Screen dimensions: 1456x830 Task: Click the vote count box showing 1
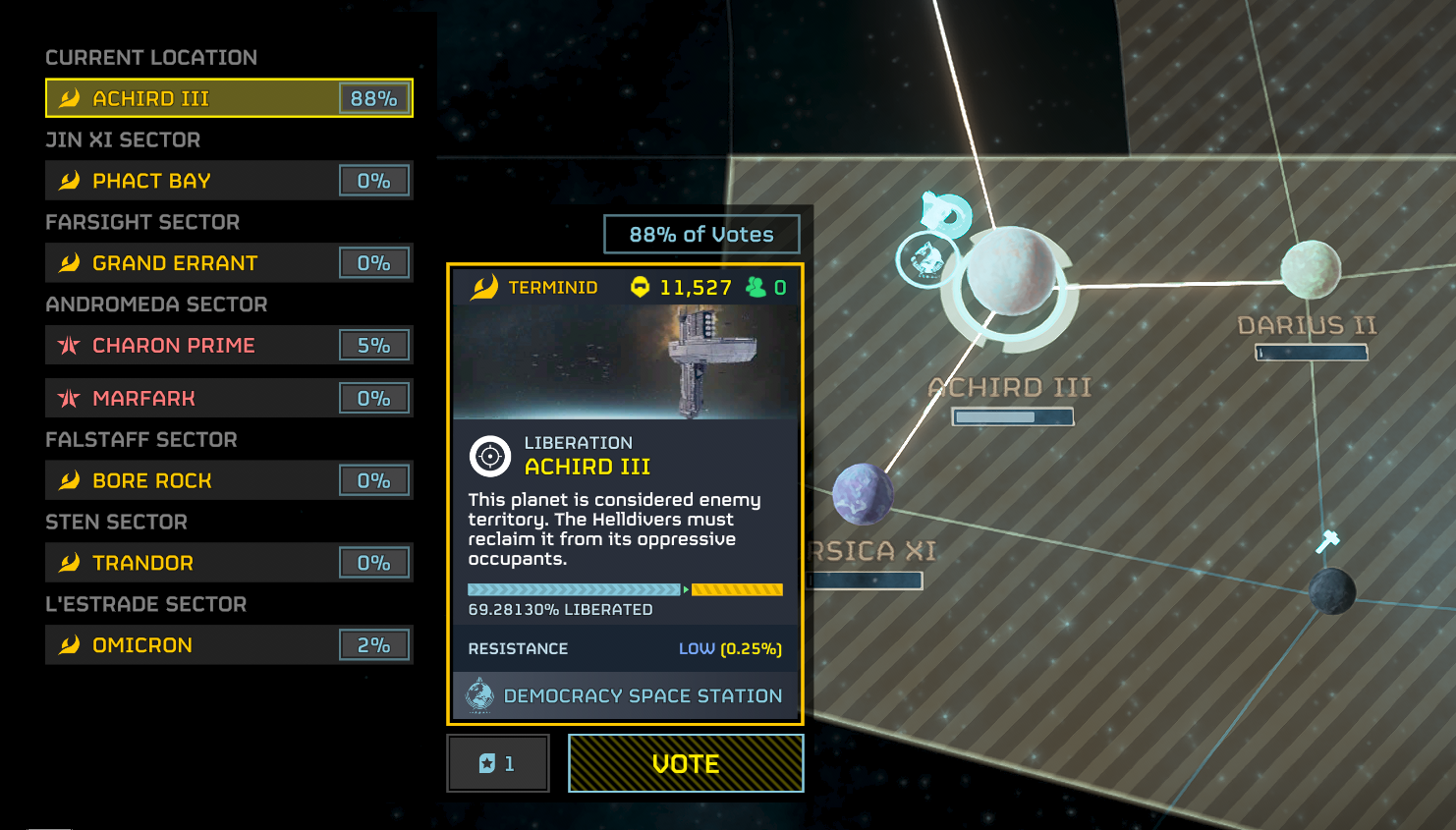(498, 763)
